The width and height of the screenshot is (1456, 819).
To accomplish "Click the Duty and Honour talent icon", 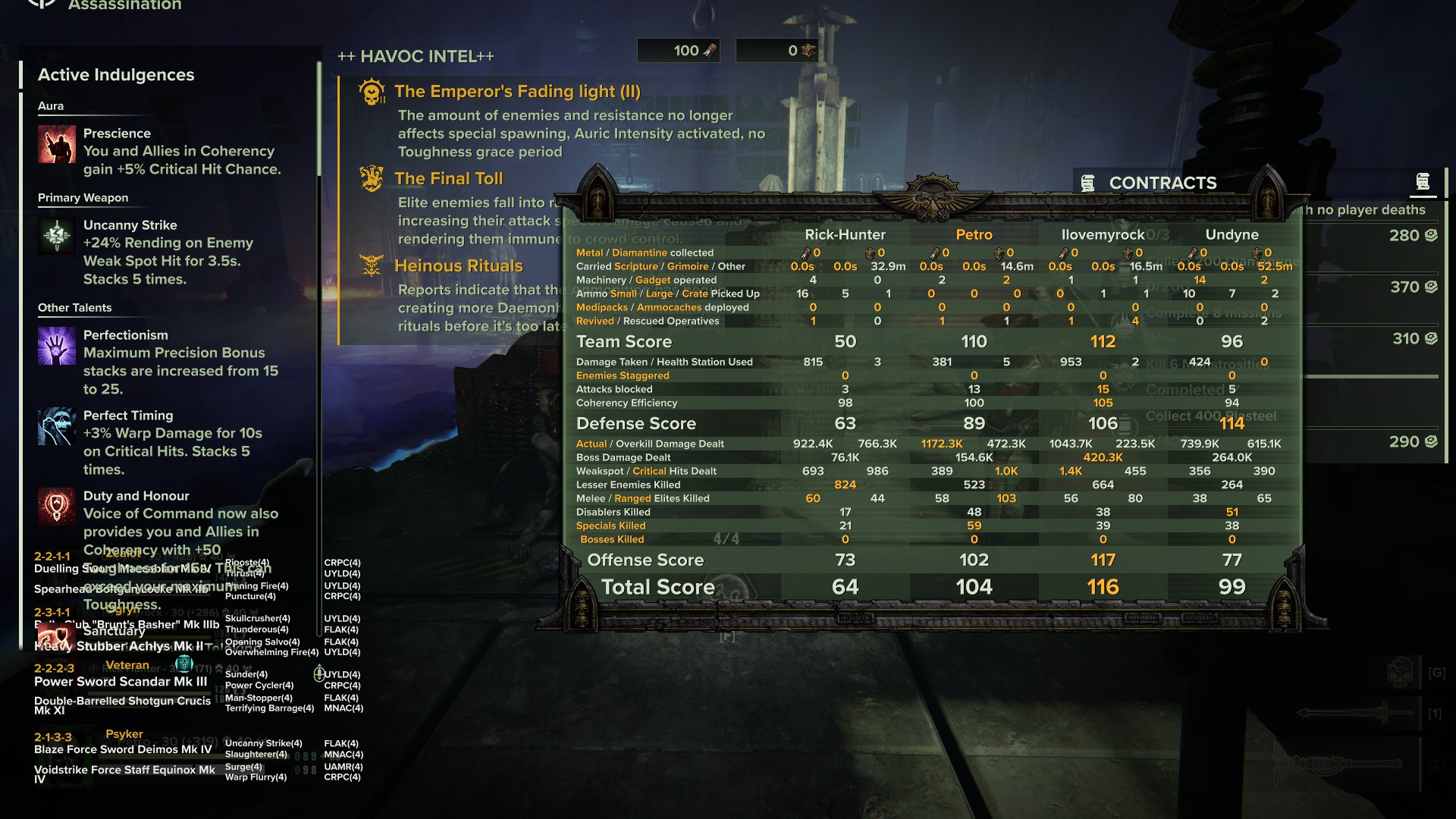I will pyautogui.click(x=57, y=506).
